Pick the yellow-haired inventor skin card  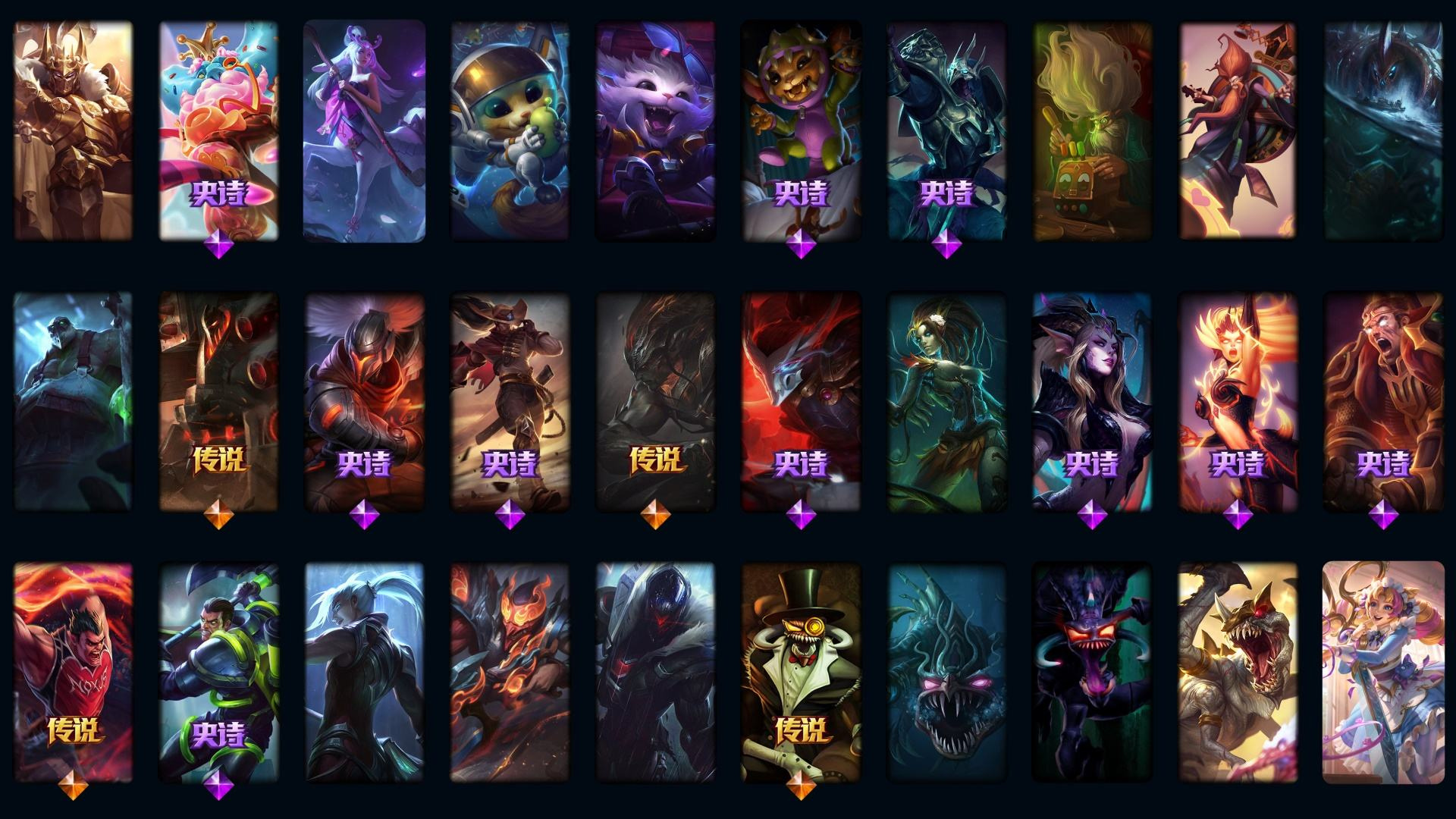click(1092, 130)
